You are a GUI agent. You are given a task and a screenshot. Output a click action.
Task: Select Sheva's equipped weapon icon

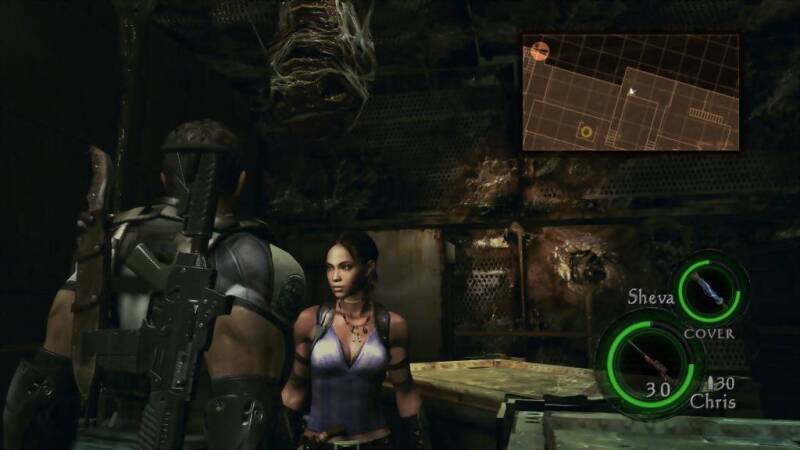pos(711,289)
